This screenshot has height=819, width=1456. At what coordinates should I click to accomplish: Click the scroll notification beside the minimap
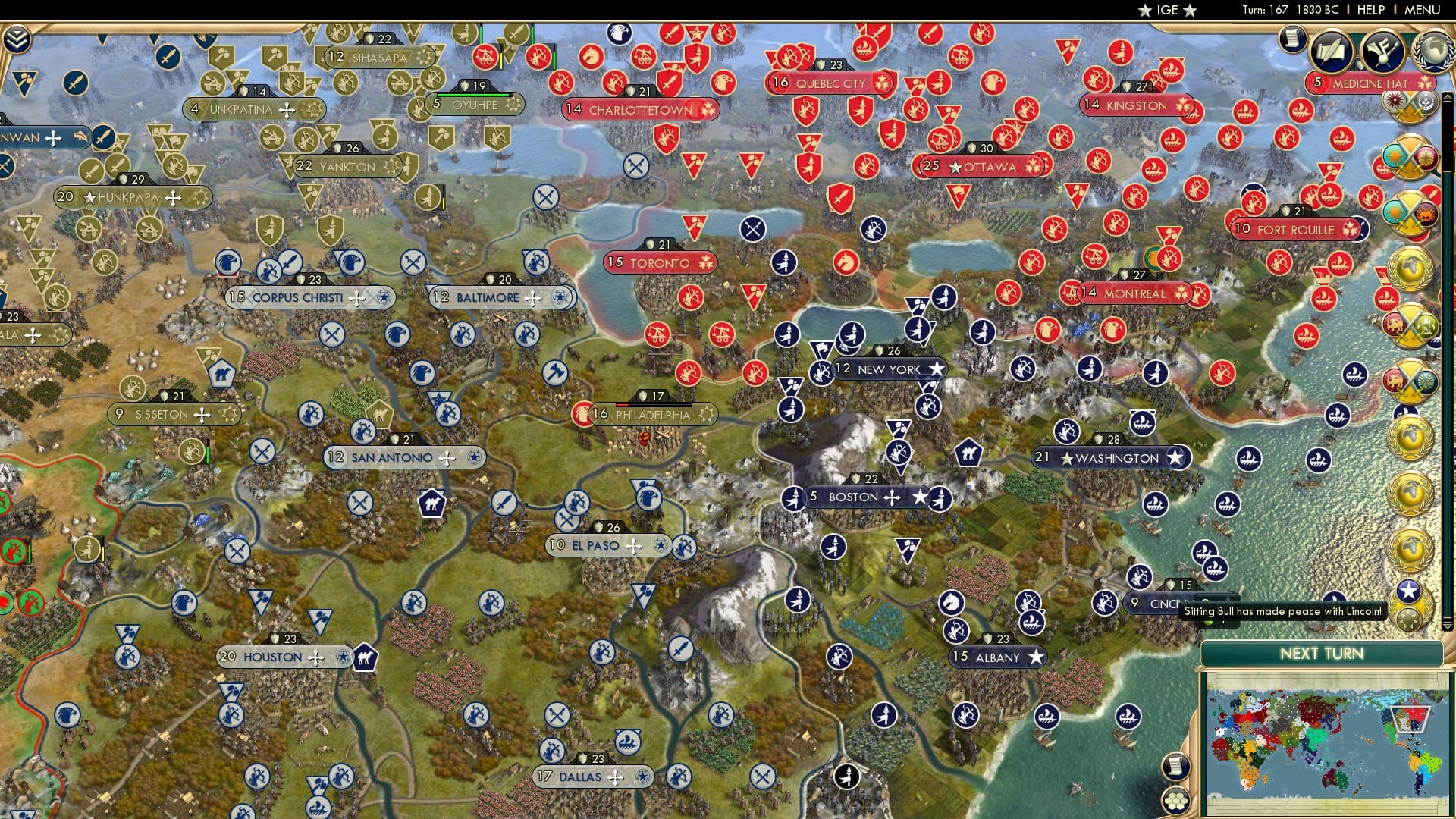point(1176,767)
